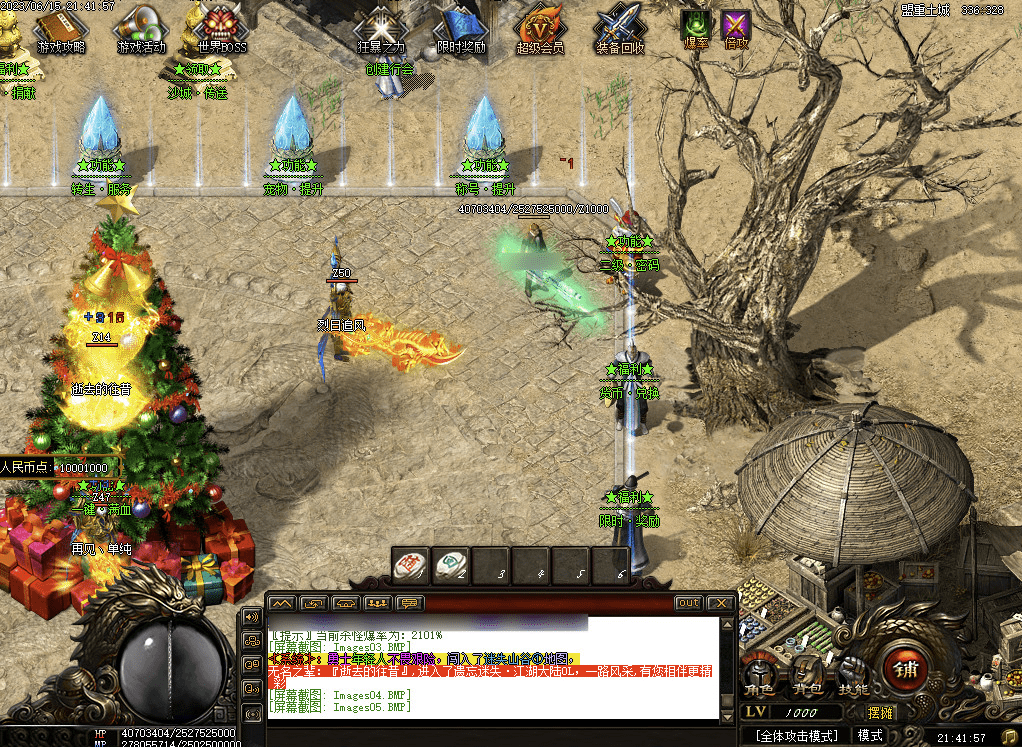Use the item in hotbar slot 2

pos(450,565)
